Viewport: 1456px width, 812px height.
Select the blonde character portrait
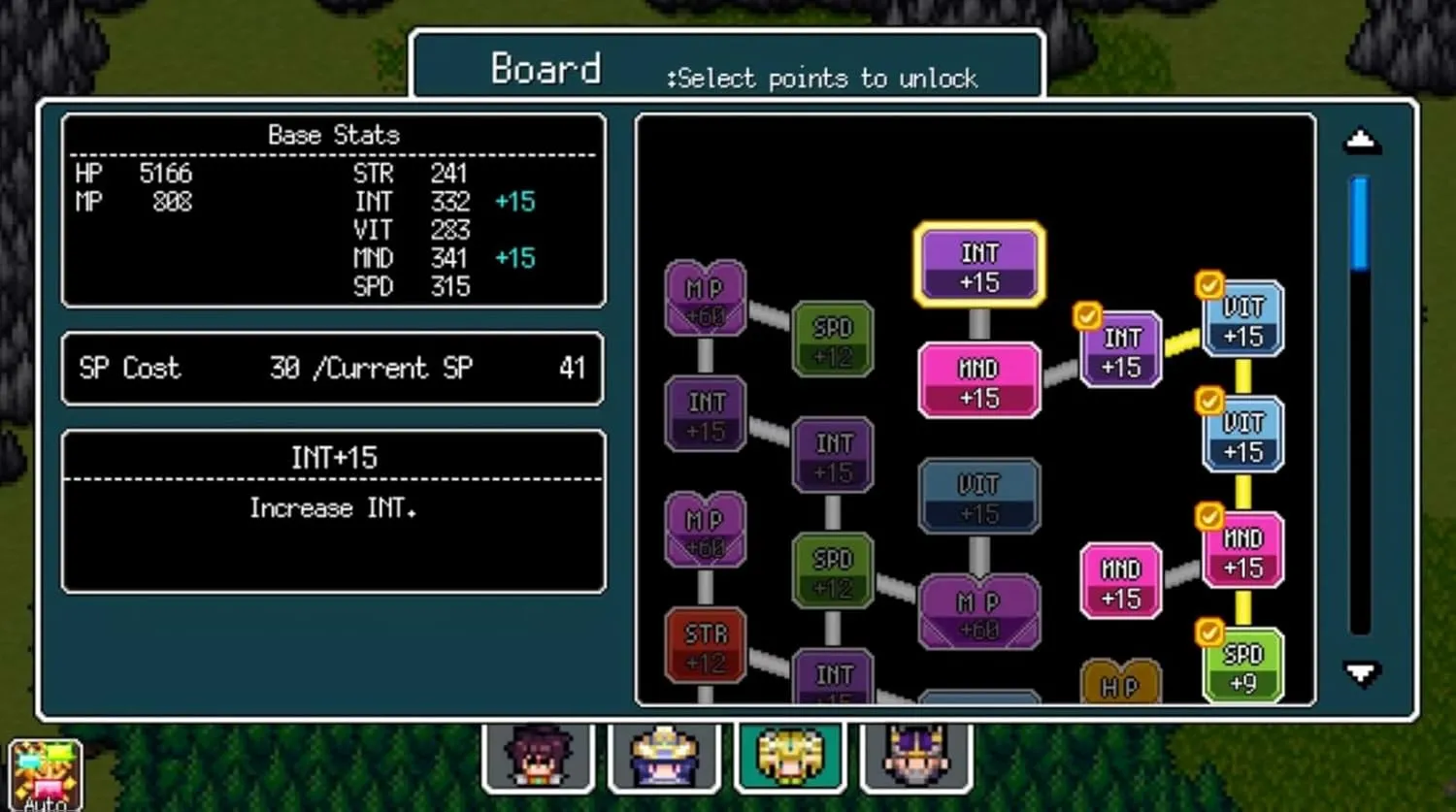pyautogui.click(x=790, y=757)
